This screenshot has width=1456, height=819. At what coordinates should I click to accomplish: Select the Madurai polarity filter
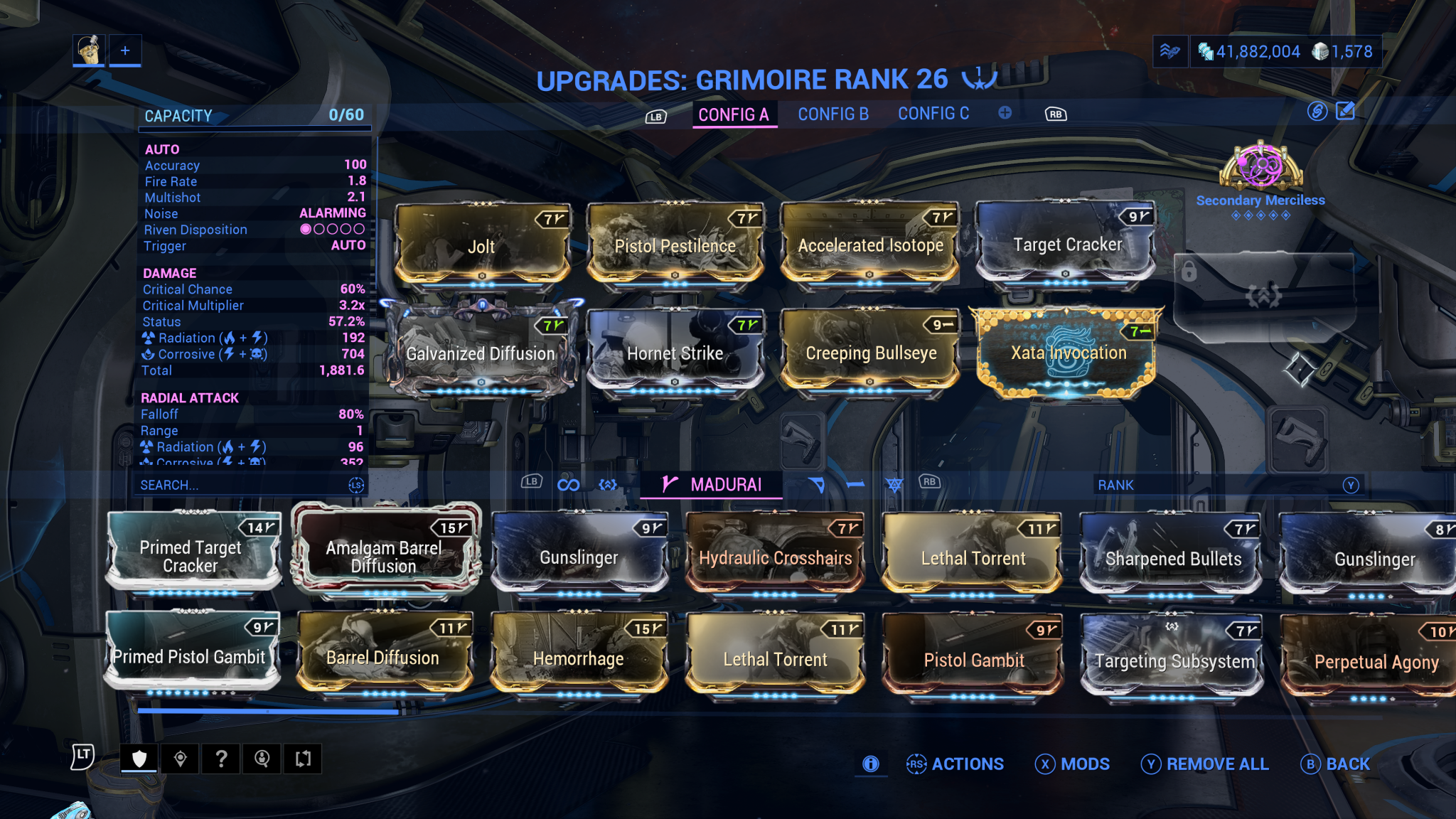(712, 485)
